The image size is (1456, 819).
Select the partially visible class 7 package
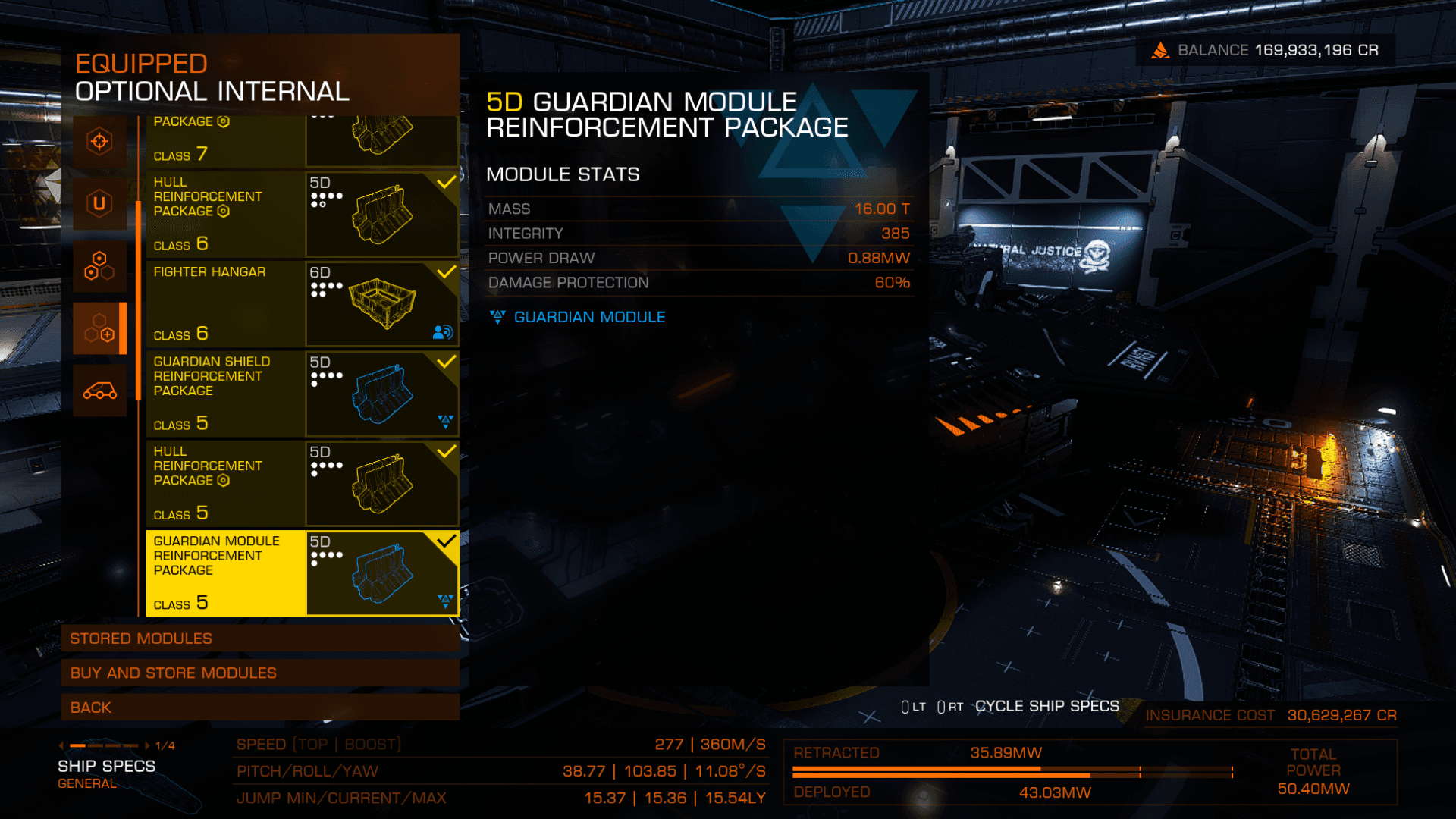(302, 142)
